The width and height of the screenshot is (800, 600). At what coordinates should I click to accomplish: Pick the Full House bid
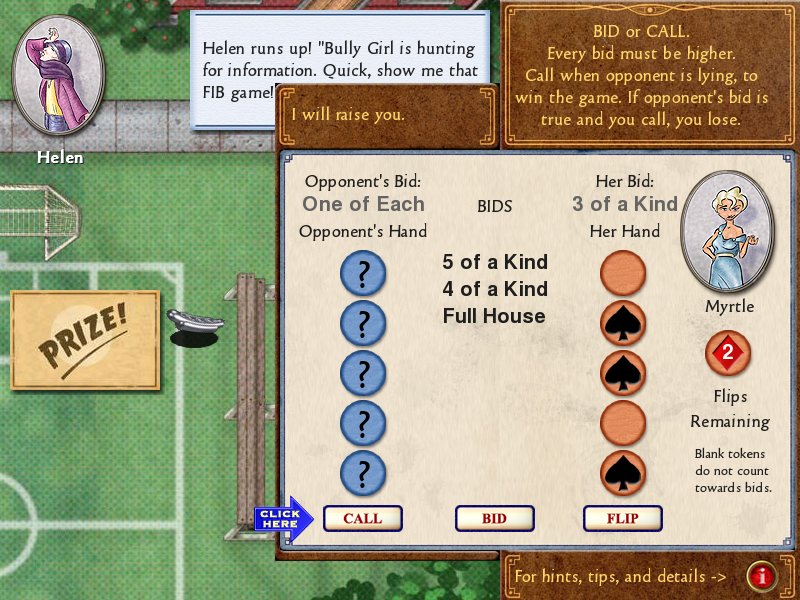pyautogui.click(x=494, y=316)
